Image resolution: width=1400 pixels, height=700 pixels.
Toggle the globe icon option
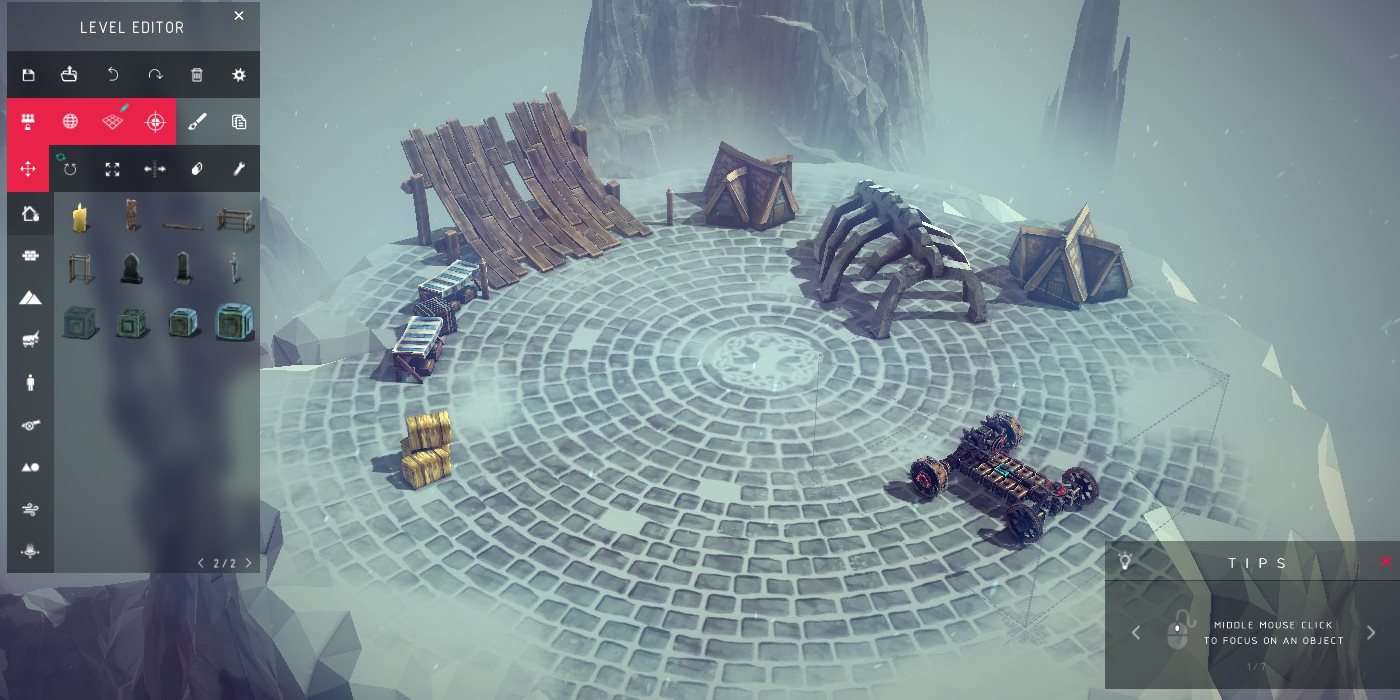(x=70, y=122)
